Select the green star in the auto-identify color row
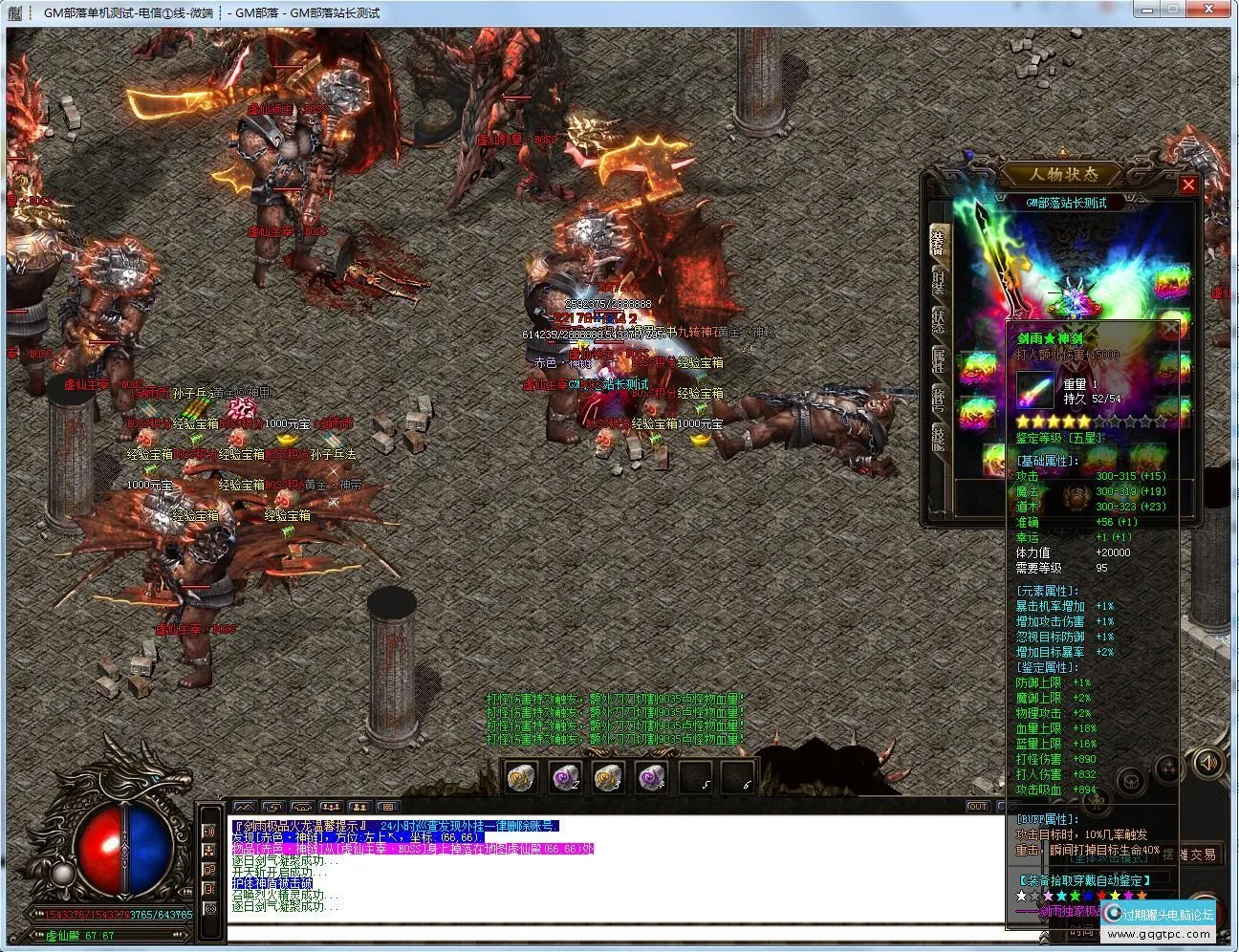This screenshot has height=952, width=1239. click(x=1075, y=896)
